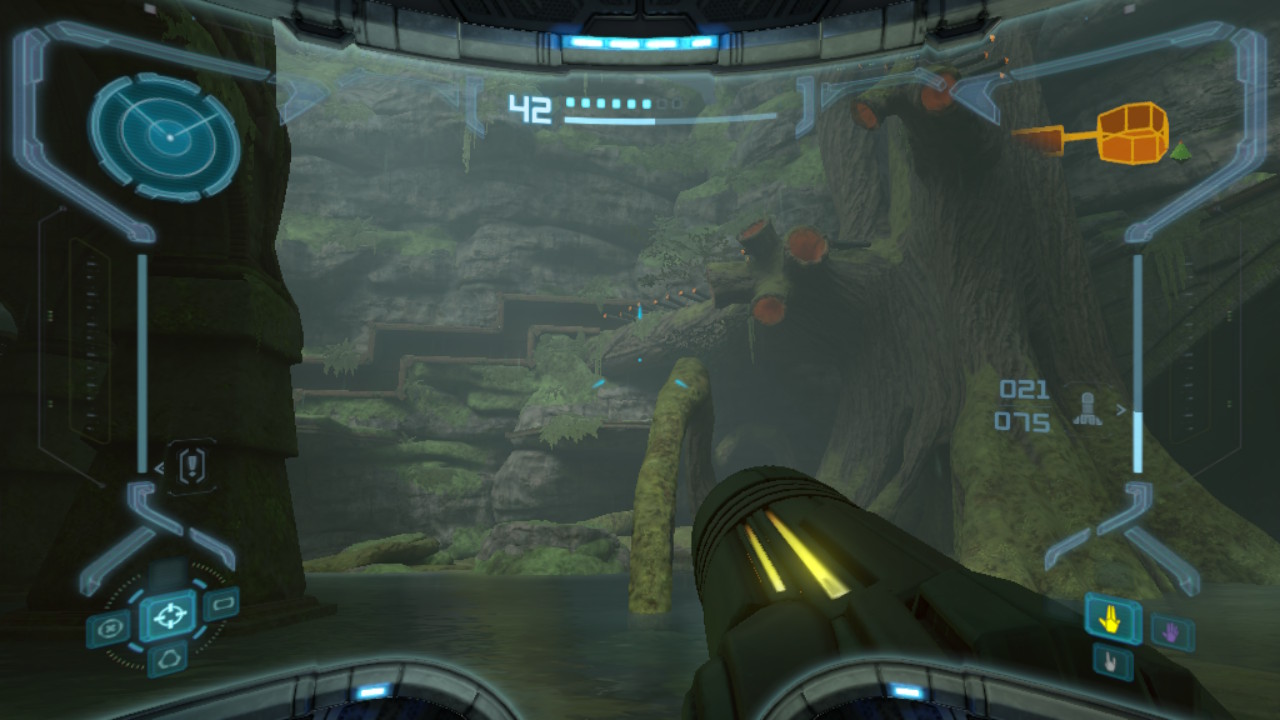Screen dimensions: 1280x720
Task: Select the missile launcher icon
Action: click(x=1087, y=408)
